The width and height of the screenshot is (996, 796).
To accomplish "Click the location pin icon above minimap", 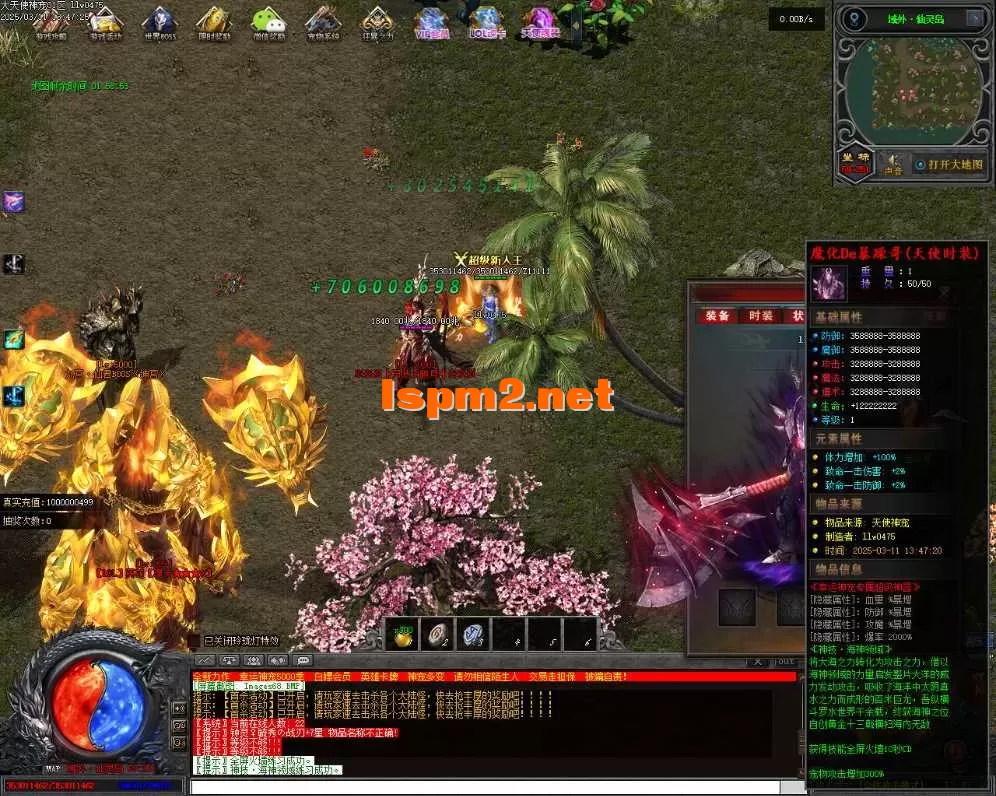I will (854, 19).
